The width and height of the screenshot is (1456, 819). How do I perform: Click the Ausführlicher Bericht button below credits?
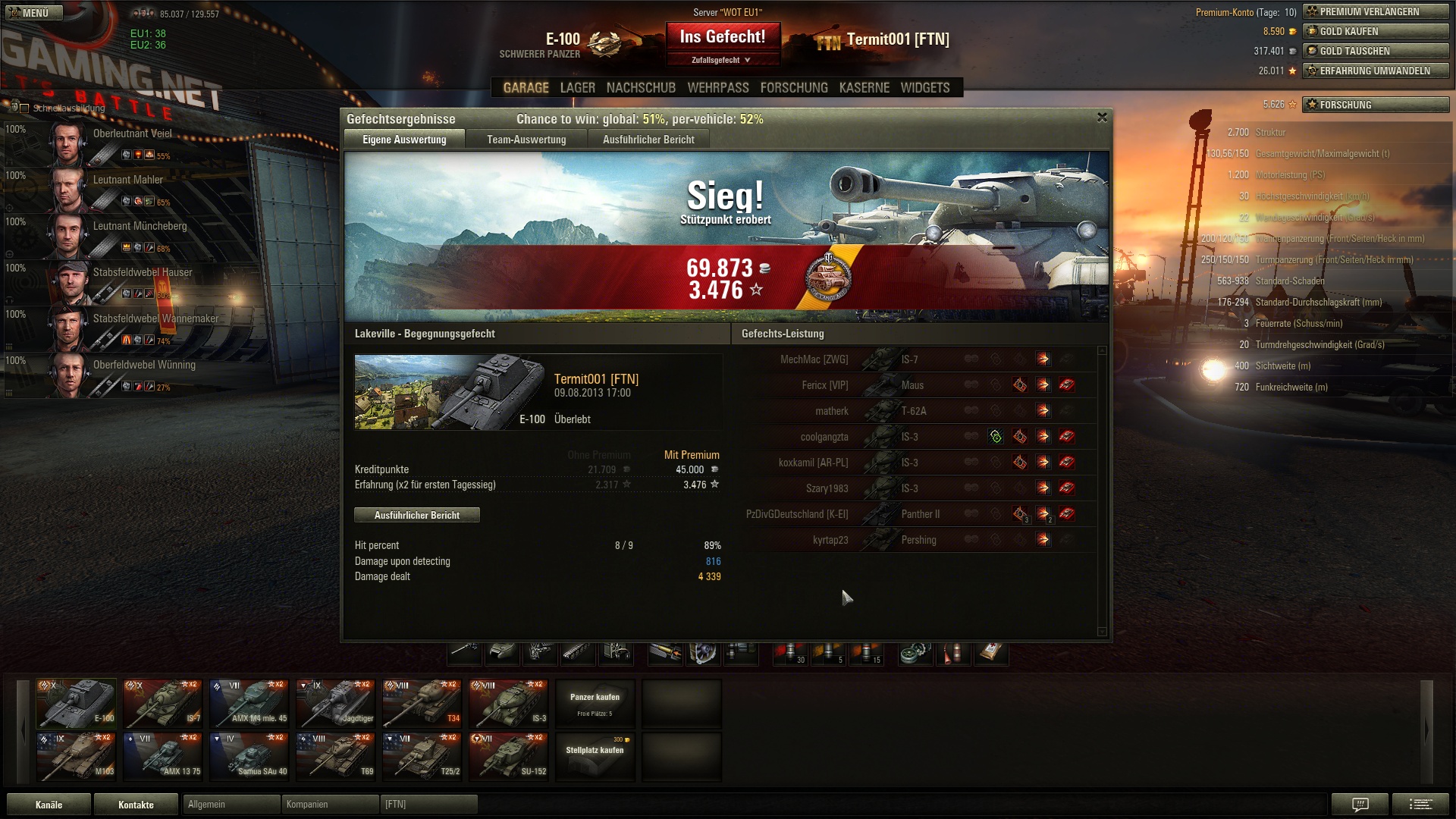pos(417,516)
